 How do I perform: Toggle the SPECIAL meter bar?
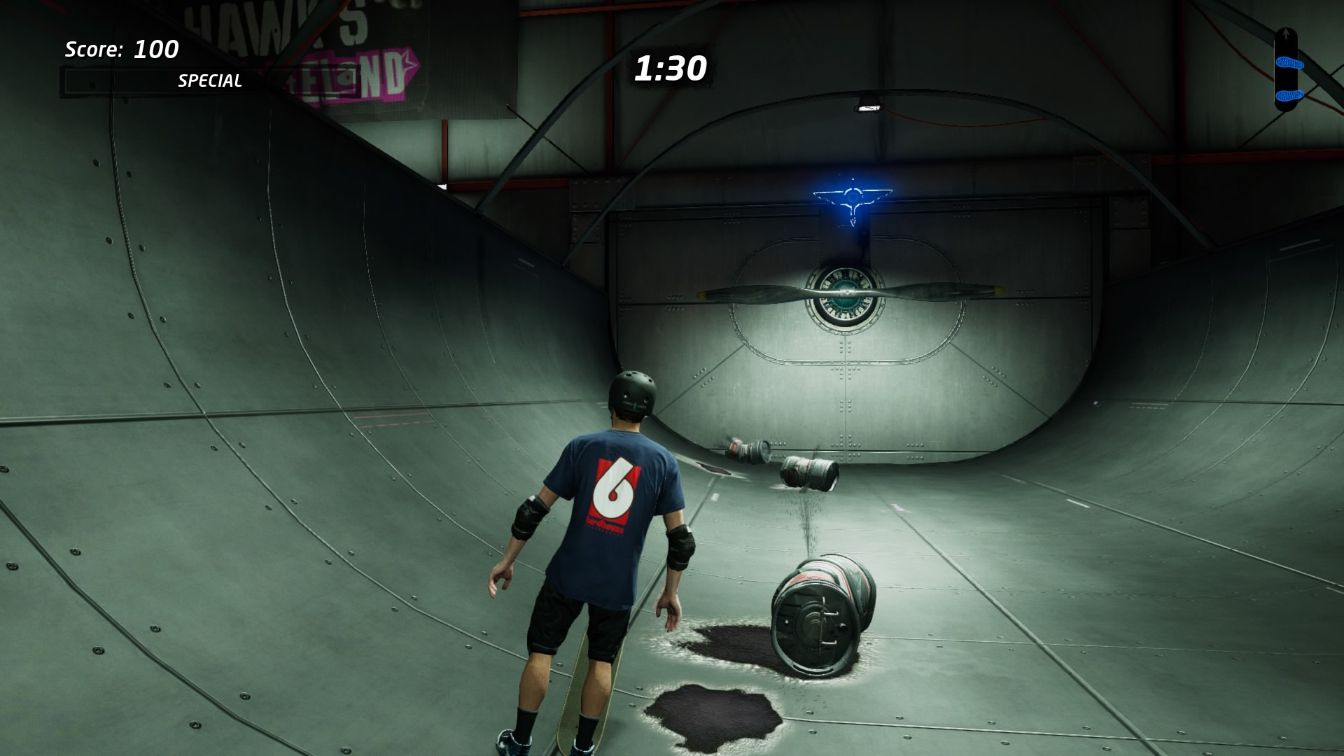point(160,82)
